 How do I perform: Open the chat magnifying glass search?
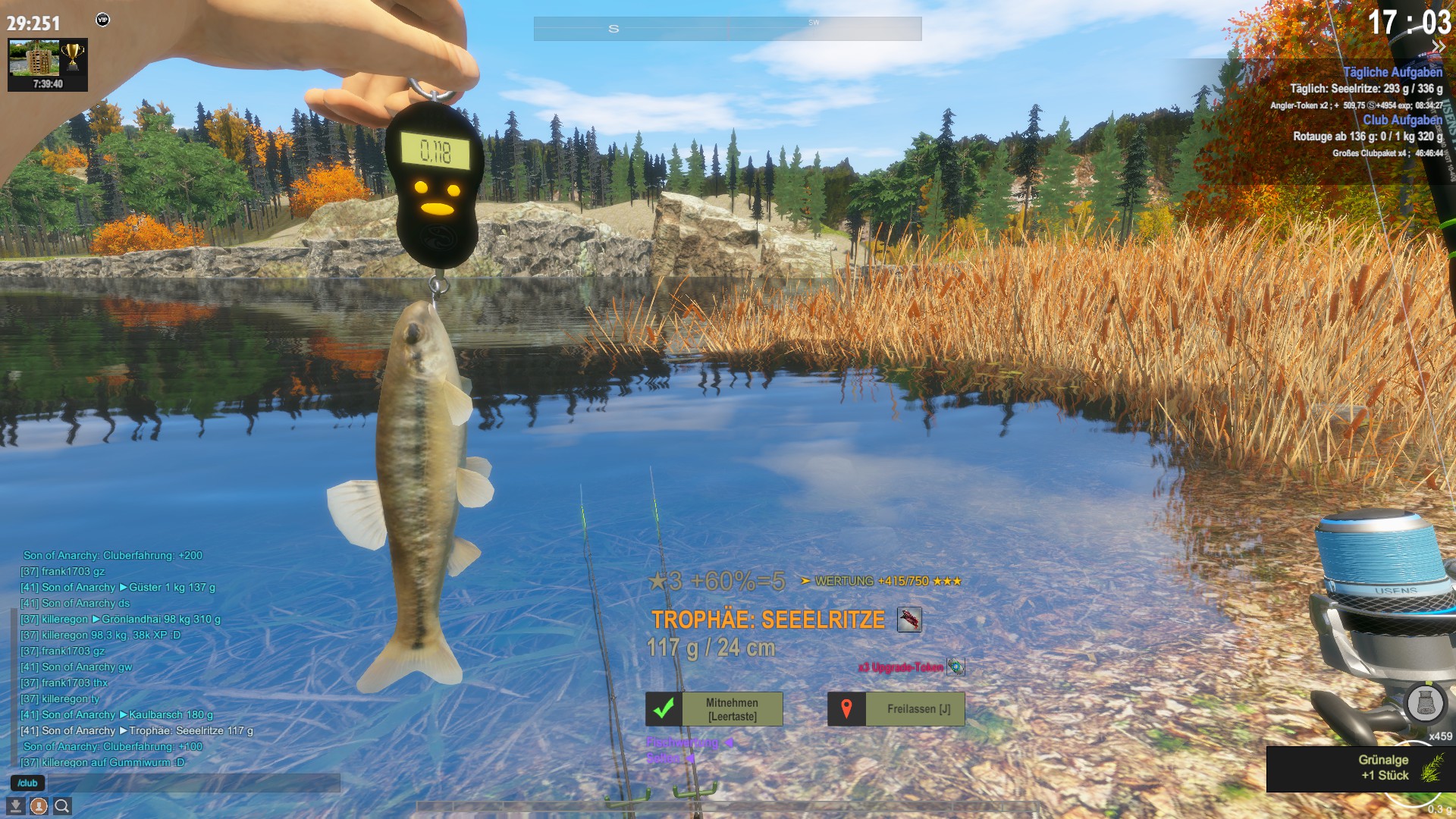click(62, 806)
